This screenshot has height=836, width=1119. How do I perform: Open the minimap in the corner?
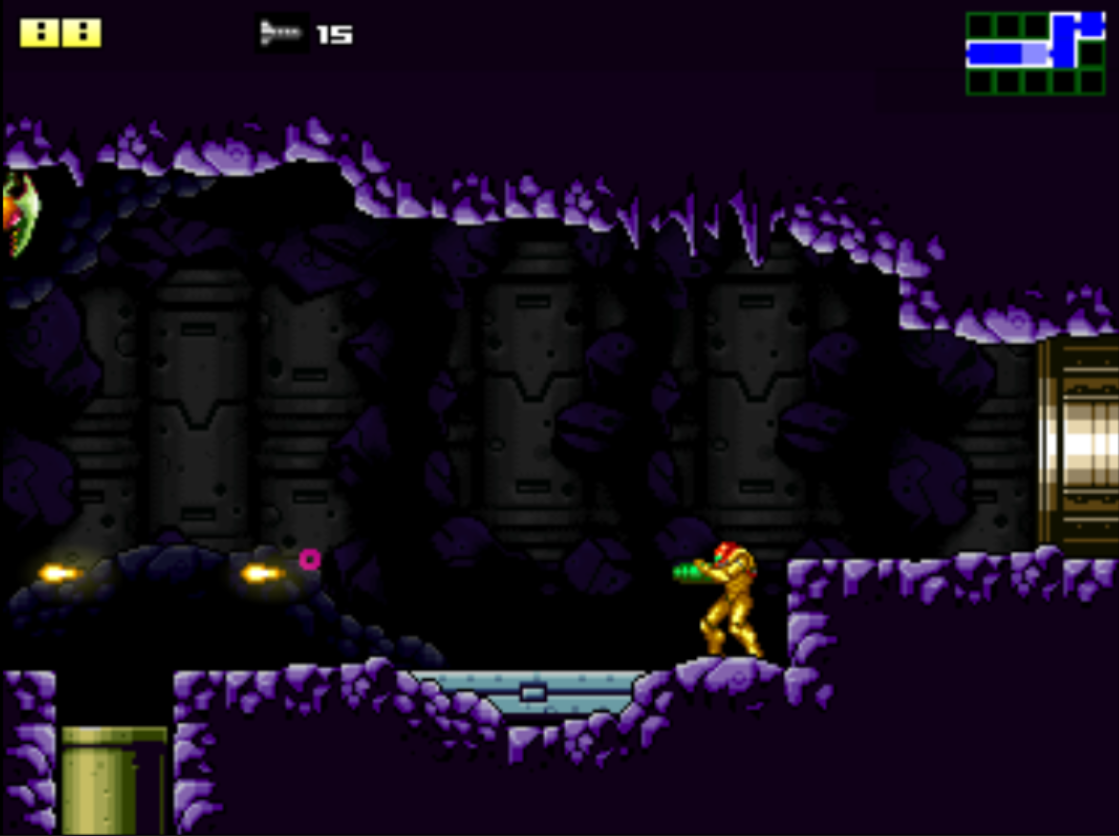(1035, 53)
